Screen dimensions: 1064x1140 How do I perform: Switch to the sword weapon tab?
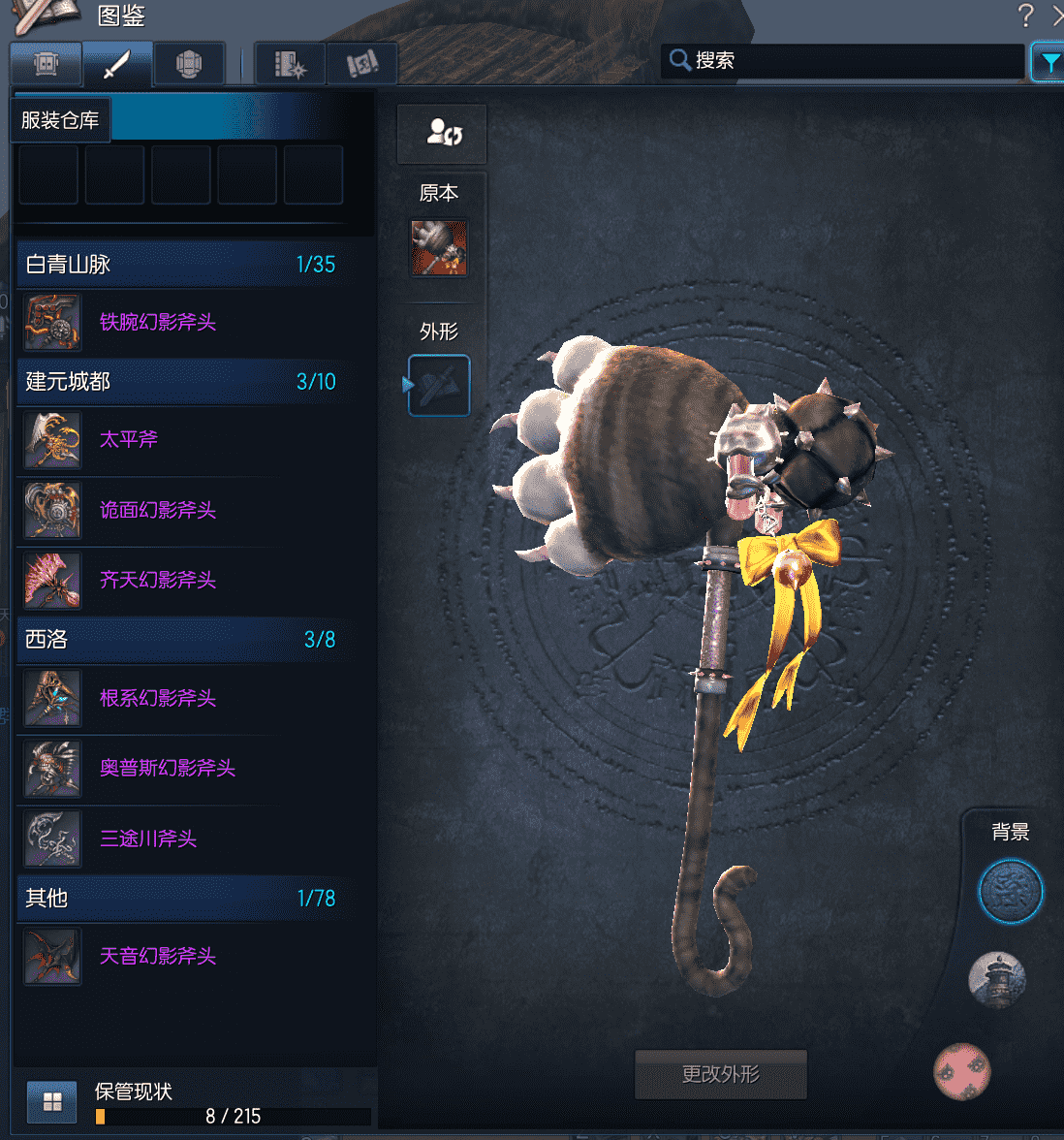117,65
